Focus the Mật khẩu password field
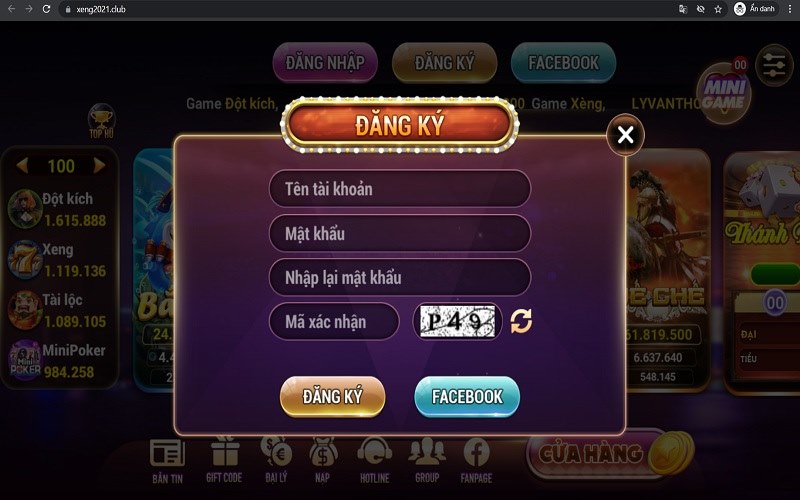 [x=399, y=233]
